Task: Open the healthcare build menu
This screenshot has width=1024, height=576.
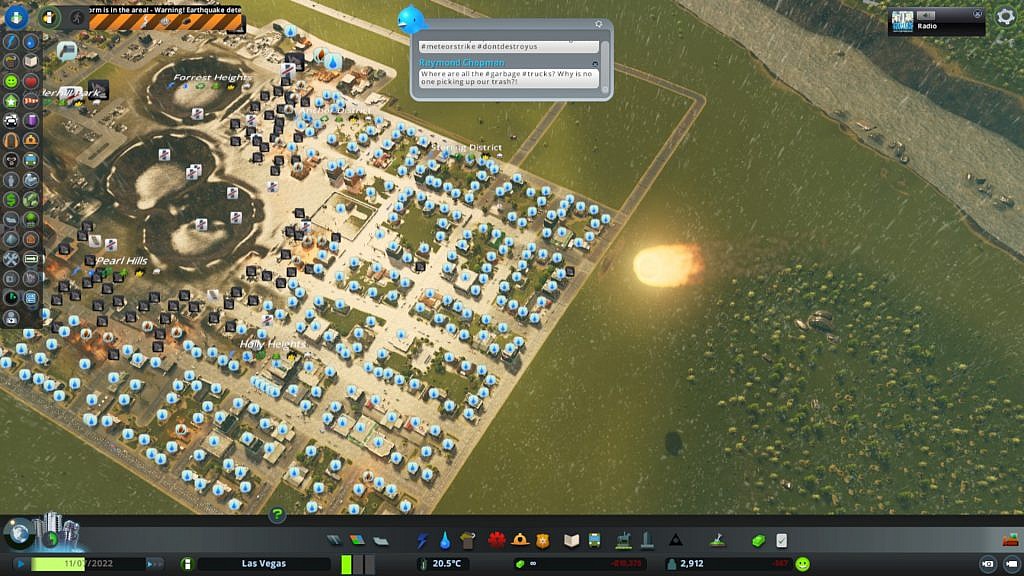Action: 497,540
